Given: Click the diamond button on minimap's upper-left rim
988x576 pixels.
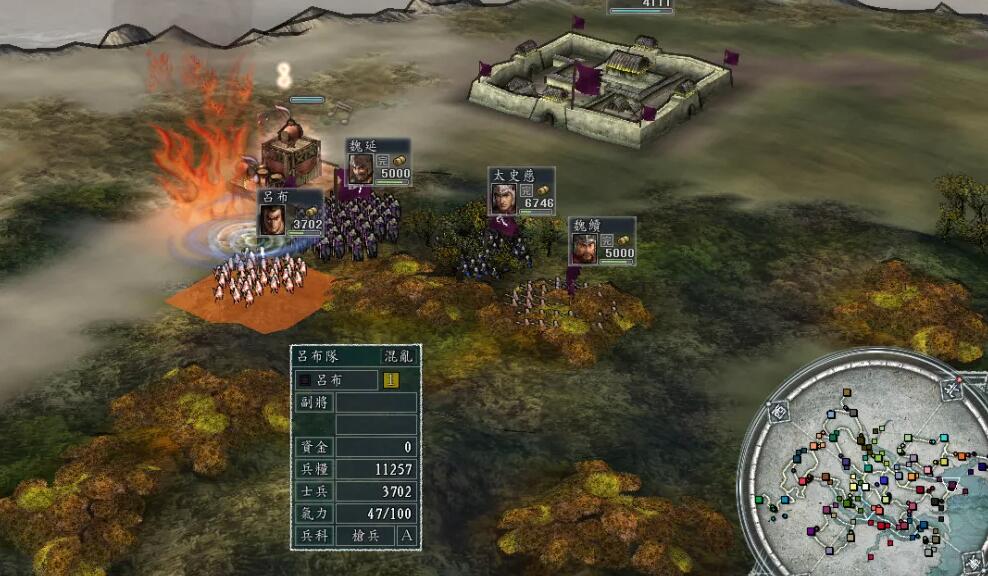Looking at the screenshot, I should point(778,410).
